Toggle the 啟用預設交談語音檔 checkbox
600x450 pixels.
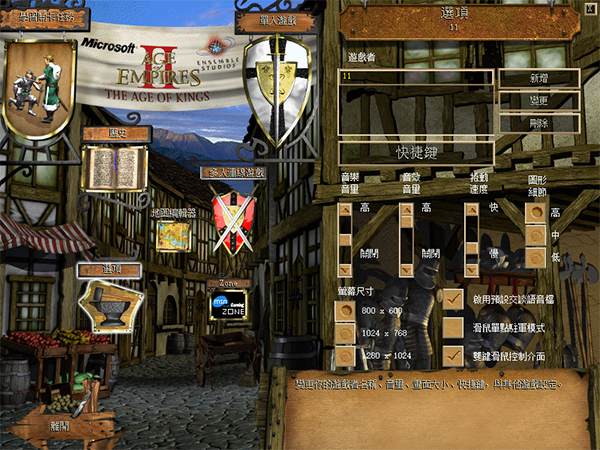[454, 299]
